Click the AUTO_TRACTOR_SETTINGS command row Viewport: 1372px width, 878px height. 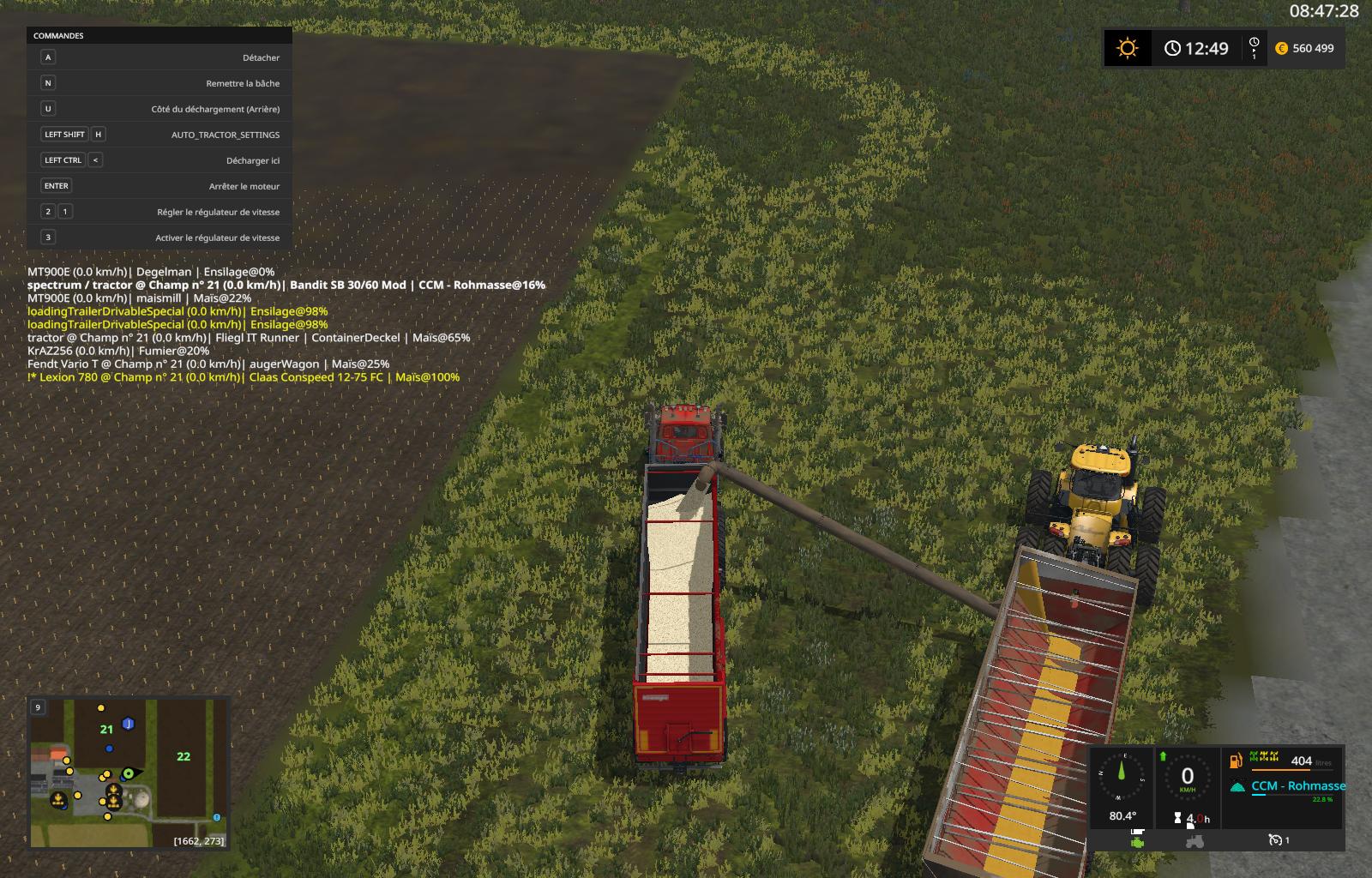coord(159,135)
